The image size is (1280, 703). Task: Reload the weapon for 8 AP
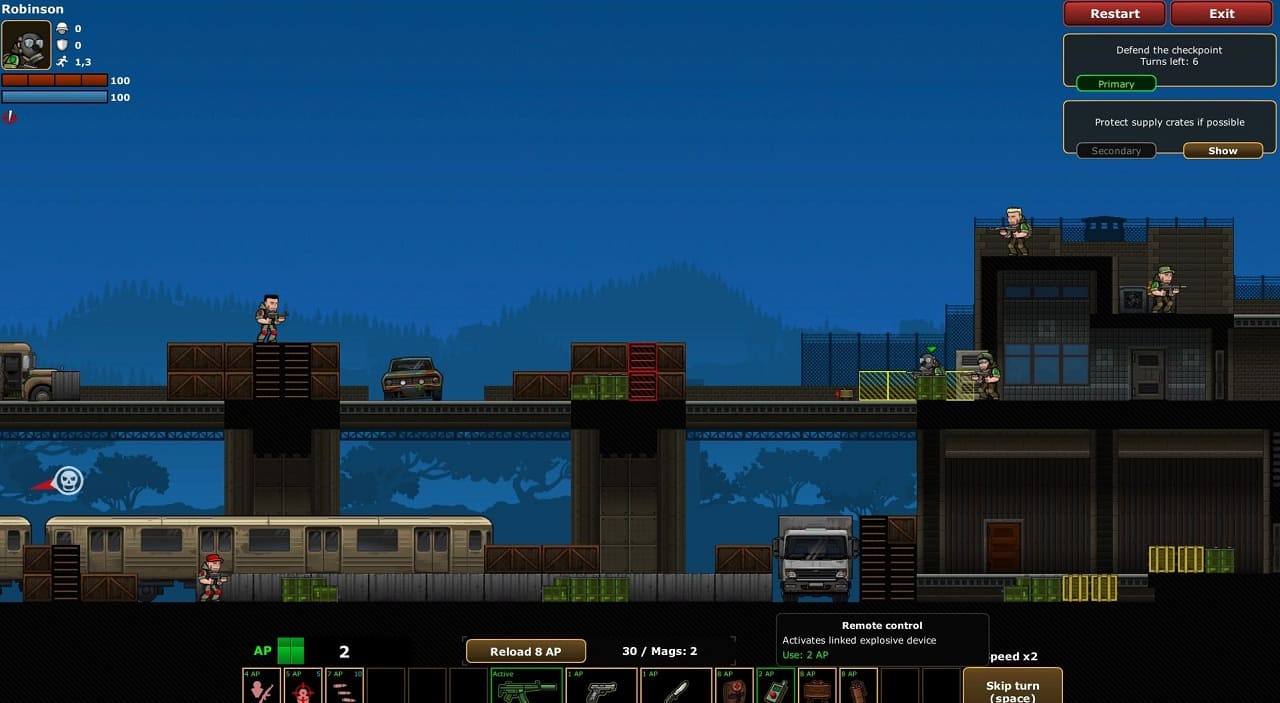pos(525,651)
